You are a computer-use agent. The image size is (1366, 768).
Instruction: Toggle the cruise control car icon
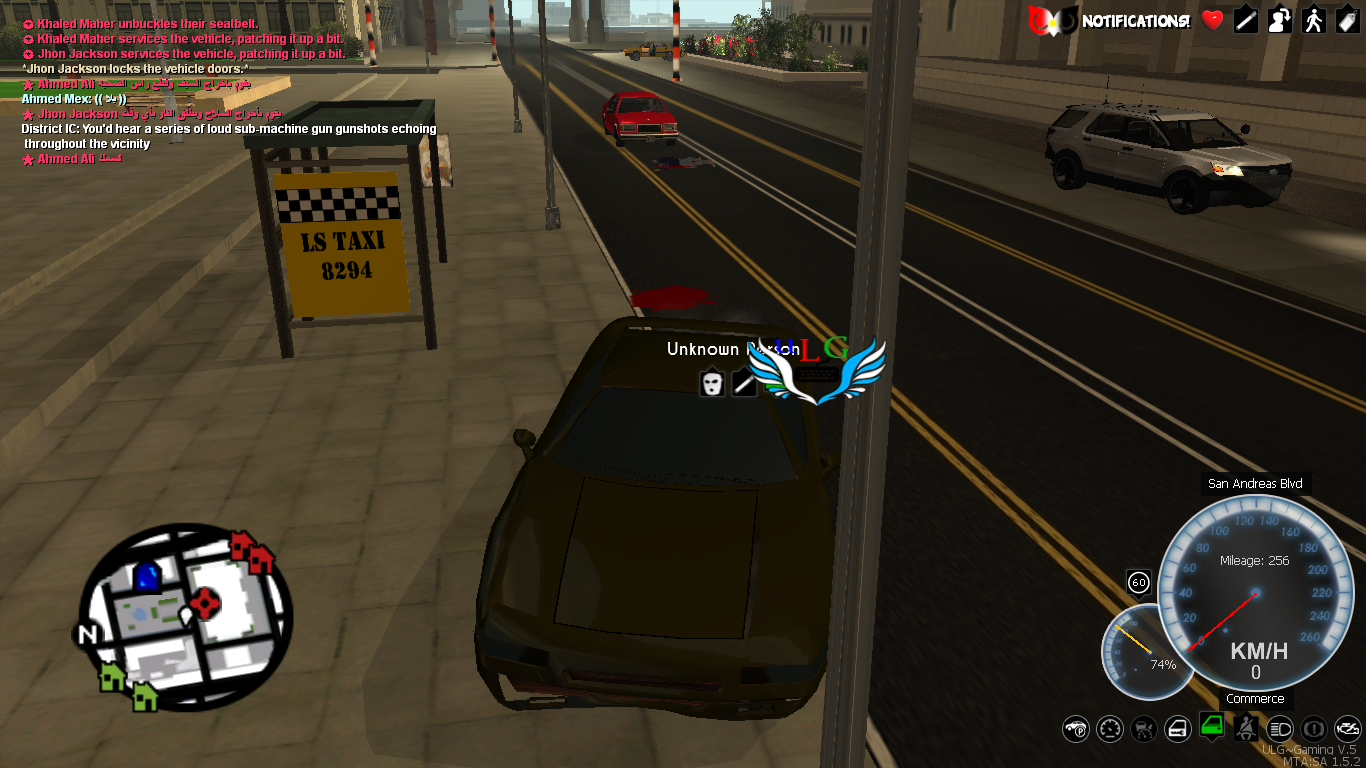pyautogui.click(x=1144, y=729)
